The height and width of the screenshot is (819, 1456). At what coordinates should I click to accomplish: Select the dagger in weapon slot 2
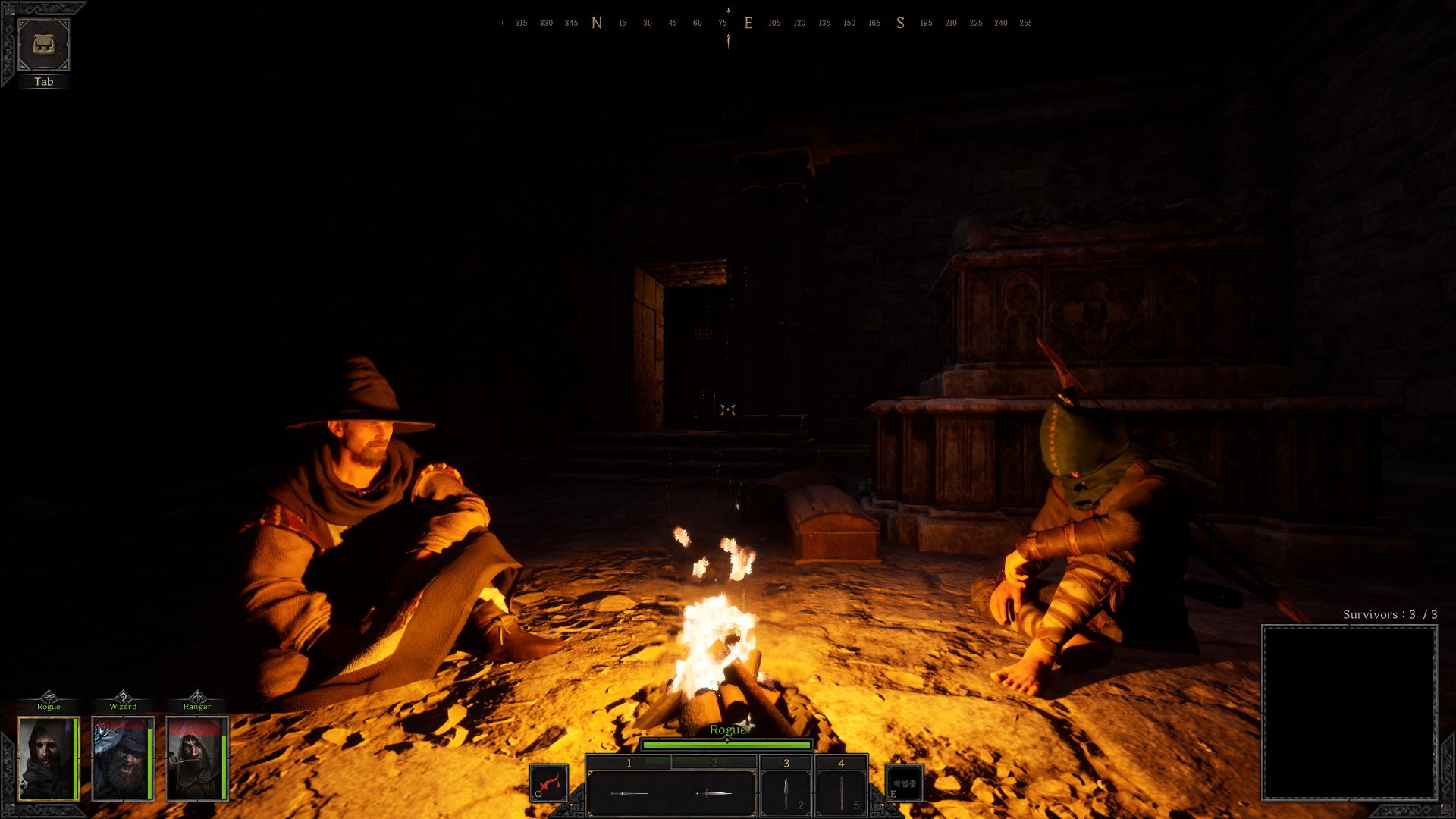click(713, 792)
